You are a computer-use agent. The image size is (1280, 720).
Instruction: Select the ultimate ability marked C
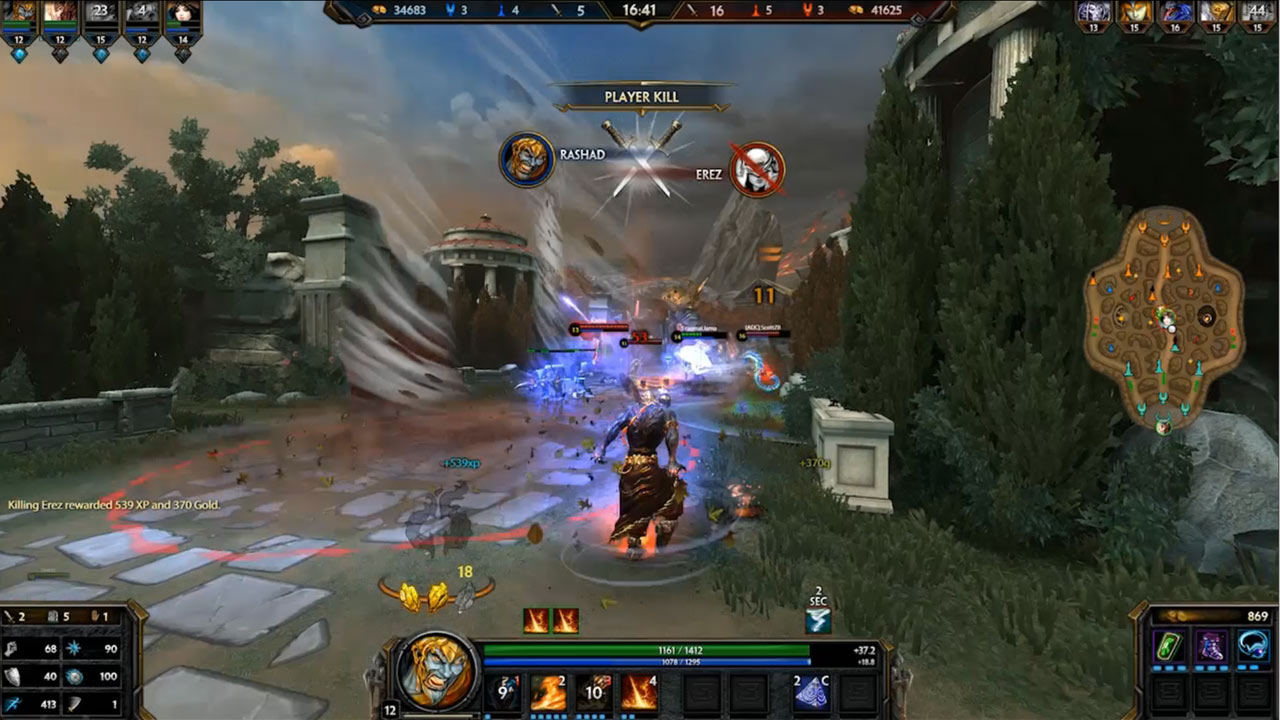point(812,694)
